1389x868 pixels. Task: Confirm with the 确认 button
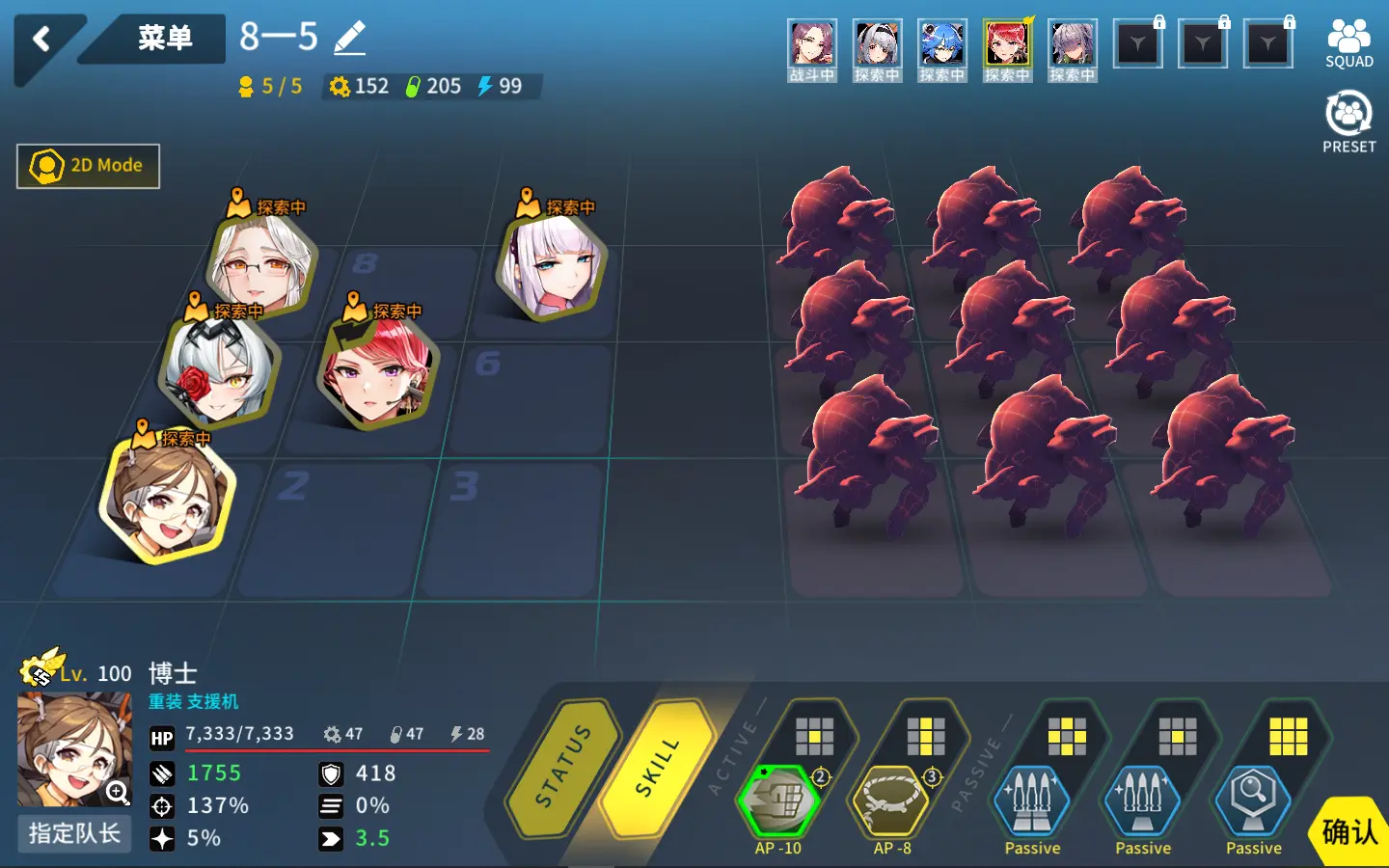(1349, 831)
